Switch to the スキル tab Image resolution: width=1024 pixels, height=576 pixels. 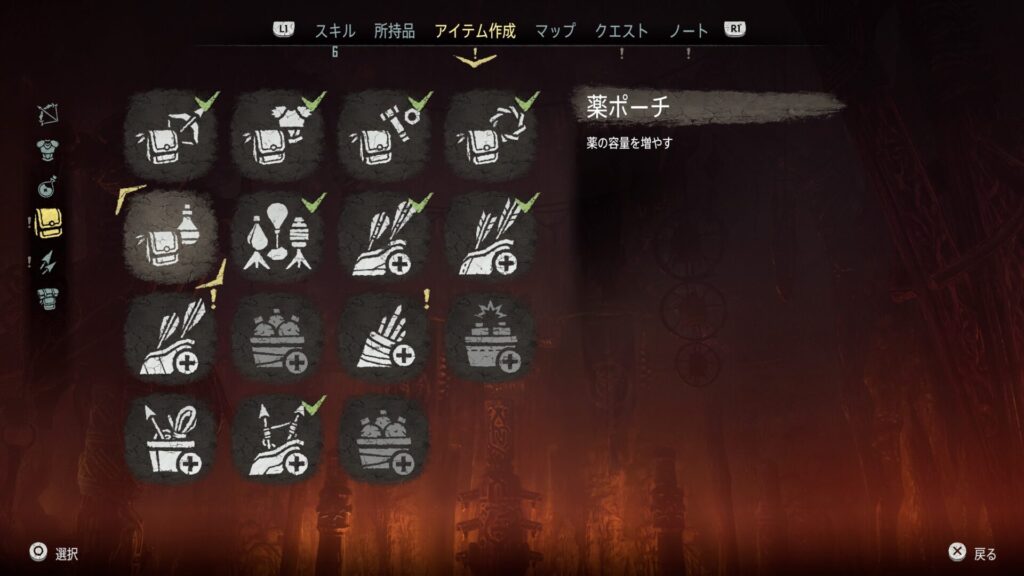click(335, 31)
